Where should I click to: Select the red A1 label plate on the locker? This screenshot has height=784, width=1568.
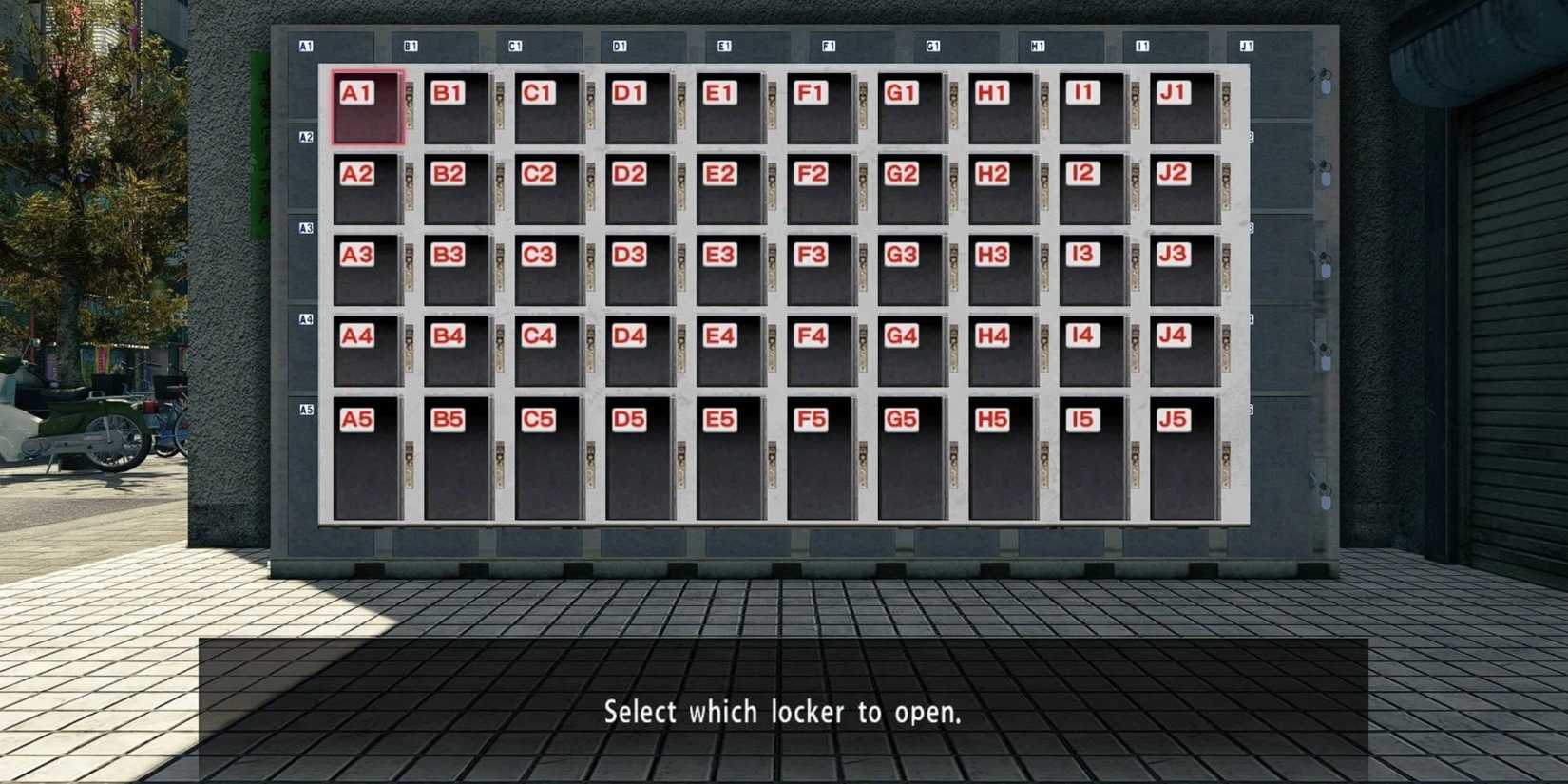point(355,92)
